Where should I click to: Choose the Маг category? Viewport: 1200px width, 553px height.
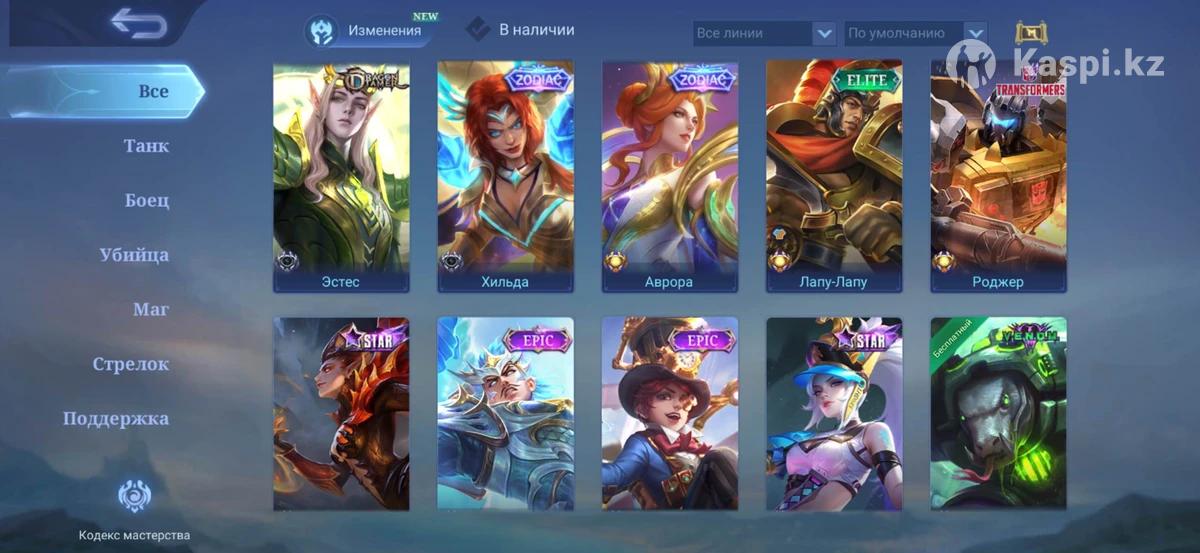151,309
